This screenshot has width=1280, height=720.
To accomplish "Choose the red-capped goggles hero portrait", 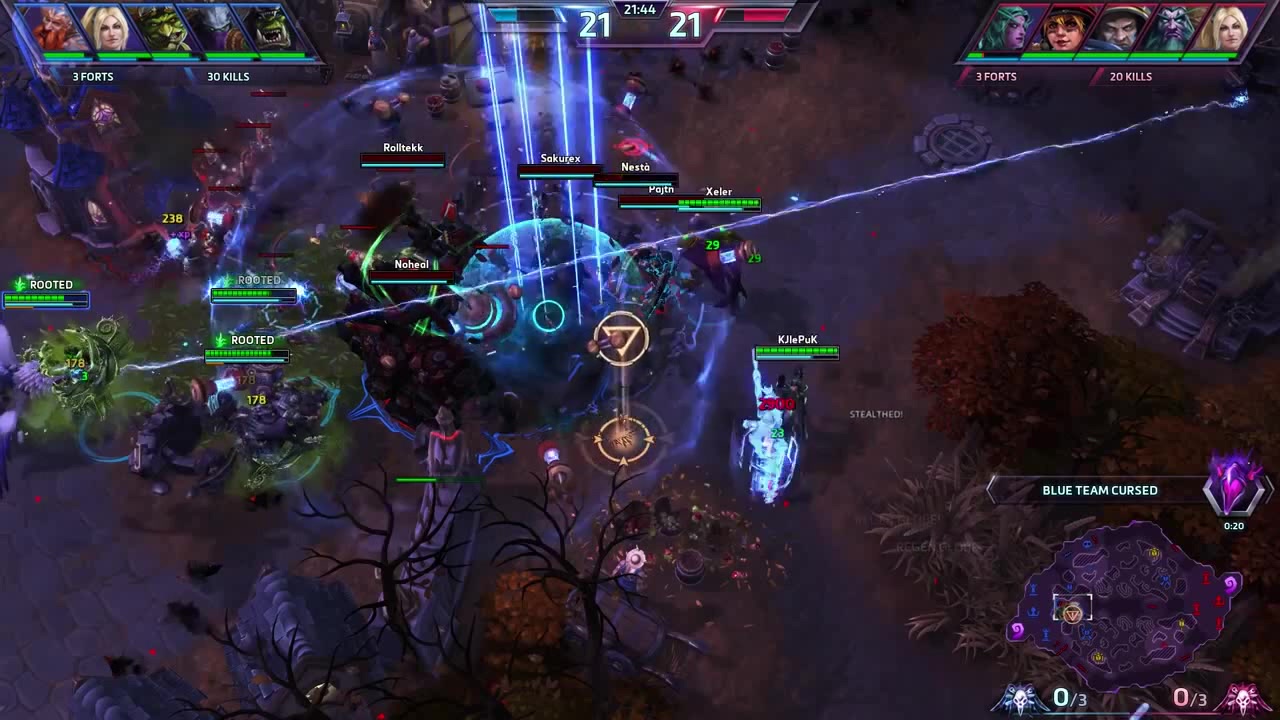I will [1062, 29].
